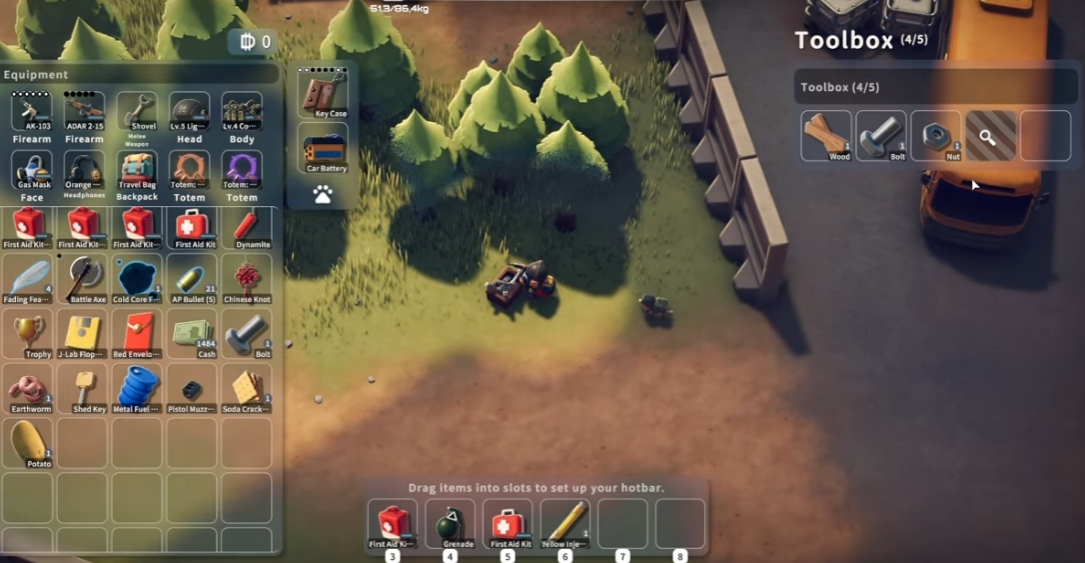Image resolution: width=1085 pixels, height=563 pixels.
Task: Choose the Battle Axe in inventory
Action: coord(84,280)
